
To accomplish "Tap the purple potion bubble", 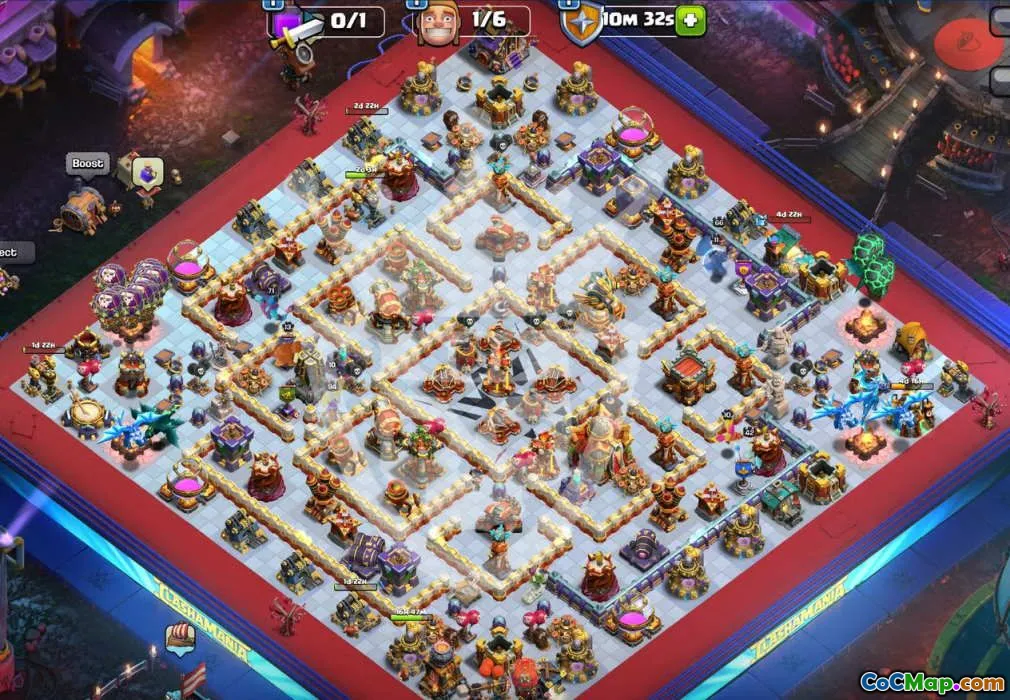I will [x=148, y=171].
